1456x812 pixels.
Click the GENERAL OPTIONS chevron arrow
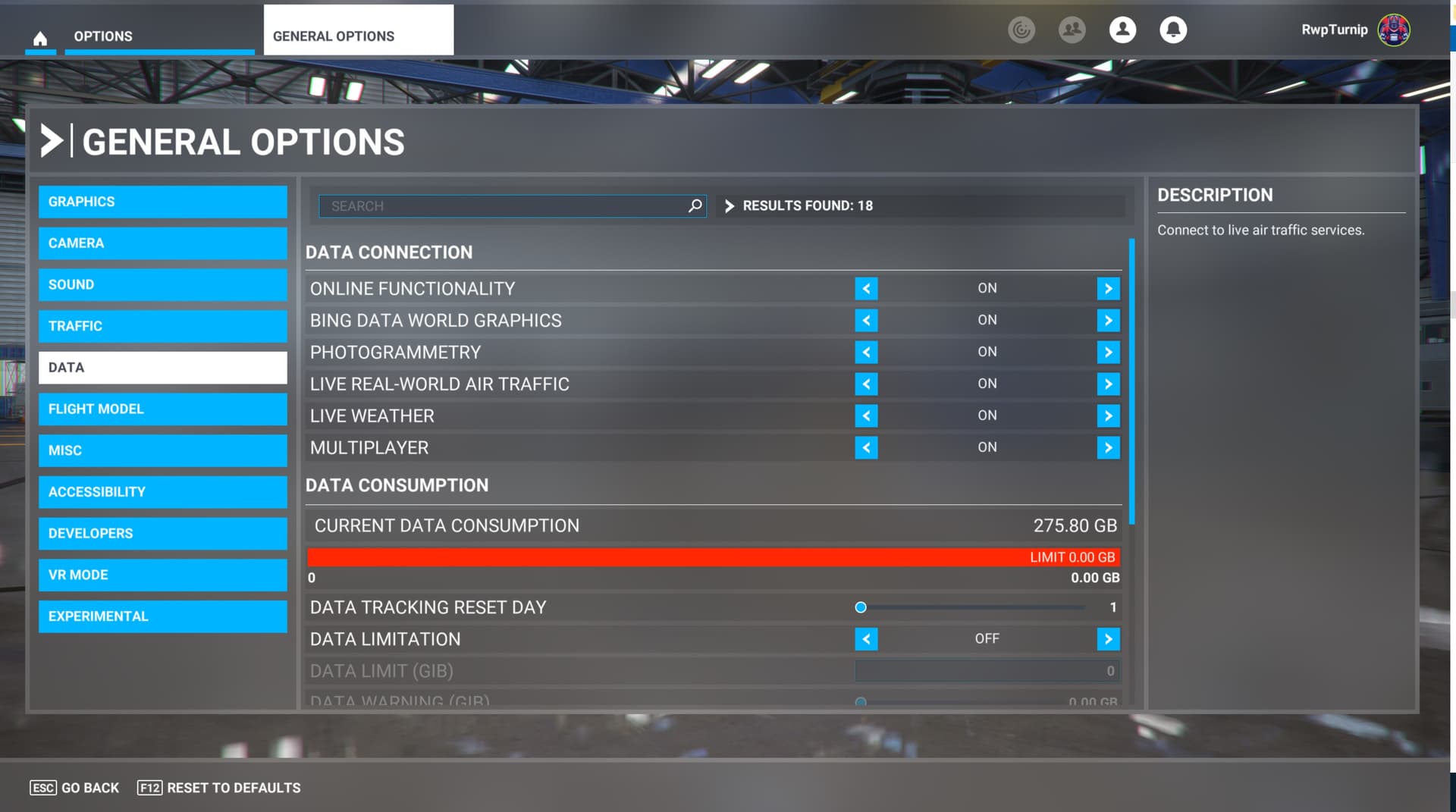point(50,140)
